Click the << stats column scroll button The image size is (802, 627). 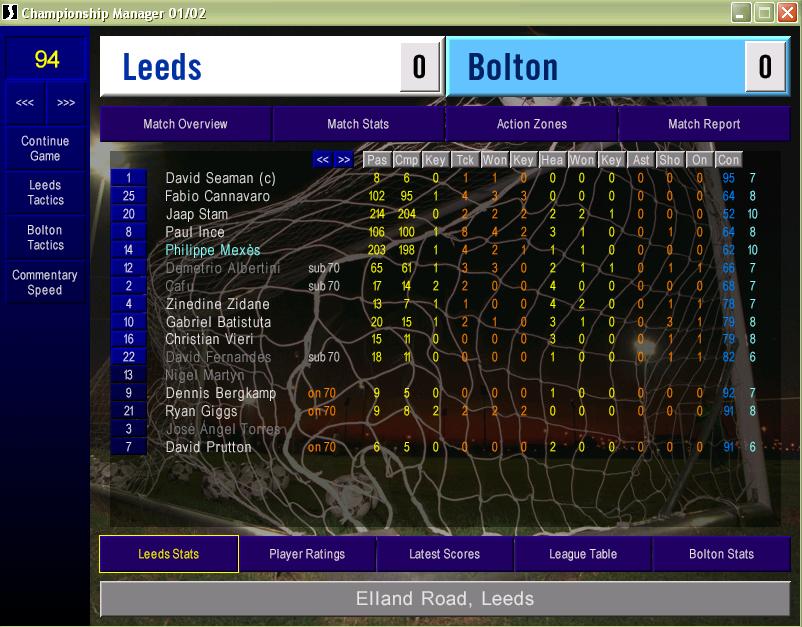322,159
